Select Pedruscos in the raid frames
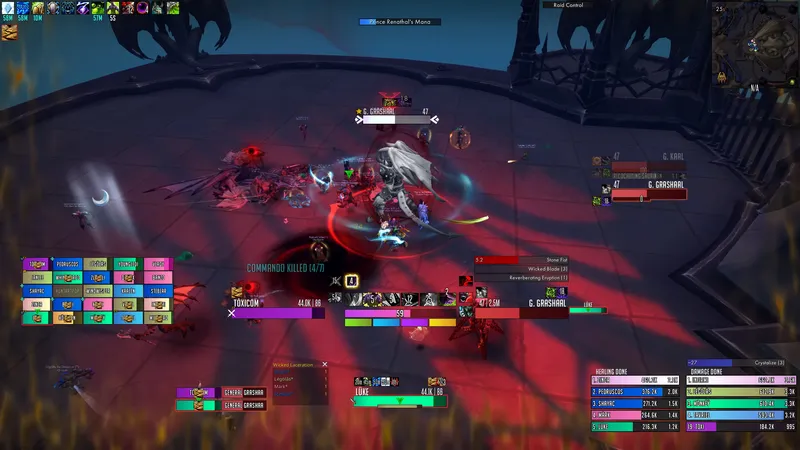 click(68, 264)
